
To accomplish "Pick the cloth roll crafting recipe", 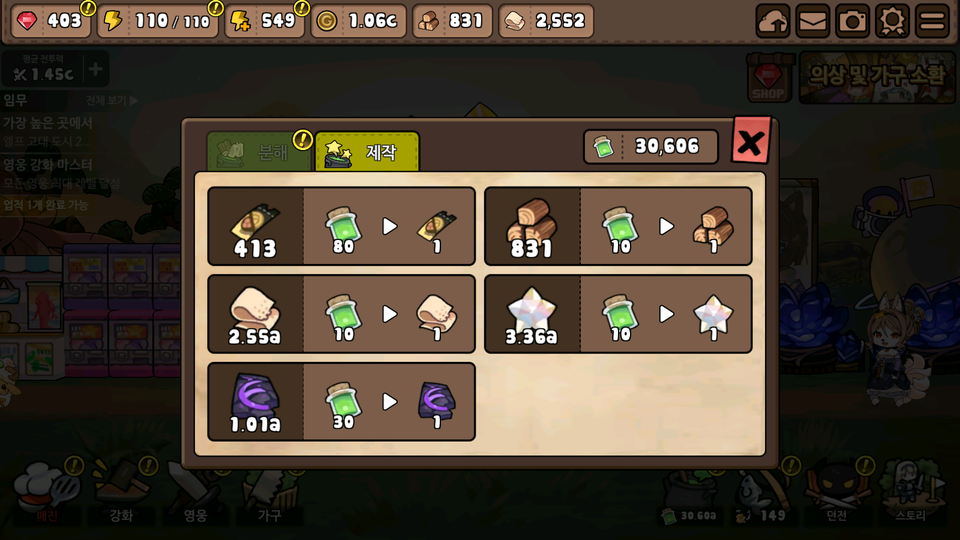I will point(341,314).
